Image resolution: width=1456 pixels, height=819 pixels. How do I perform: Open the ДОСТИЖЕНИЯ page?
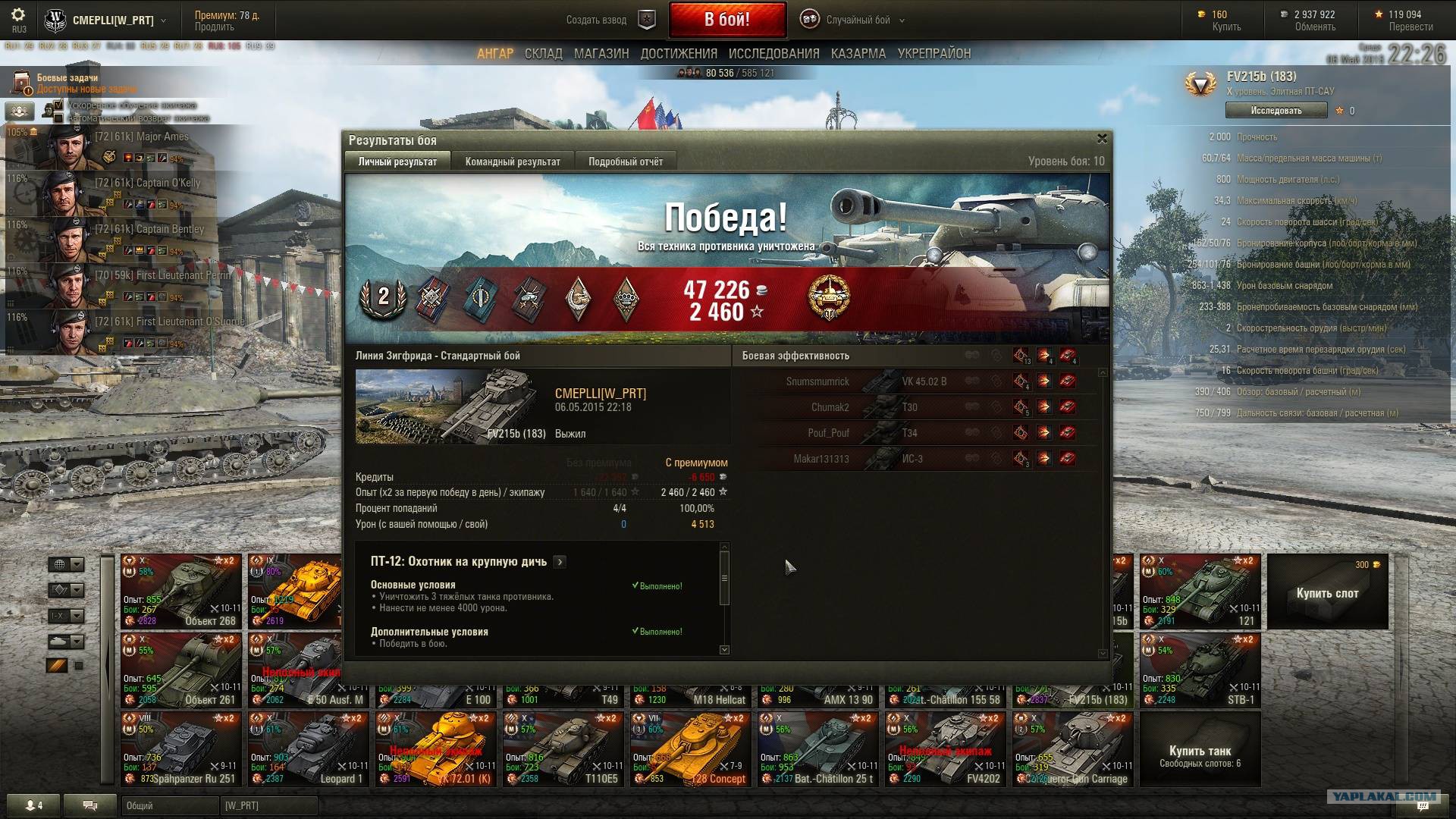coord(679,54)
